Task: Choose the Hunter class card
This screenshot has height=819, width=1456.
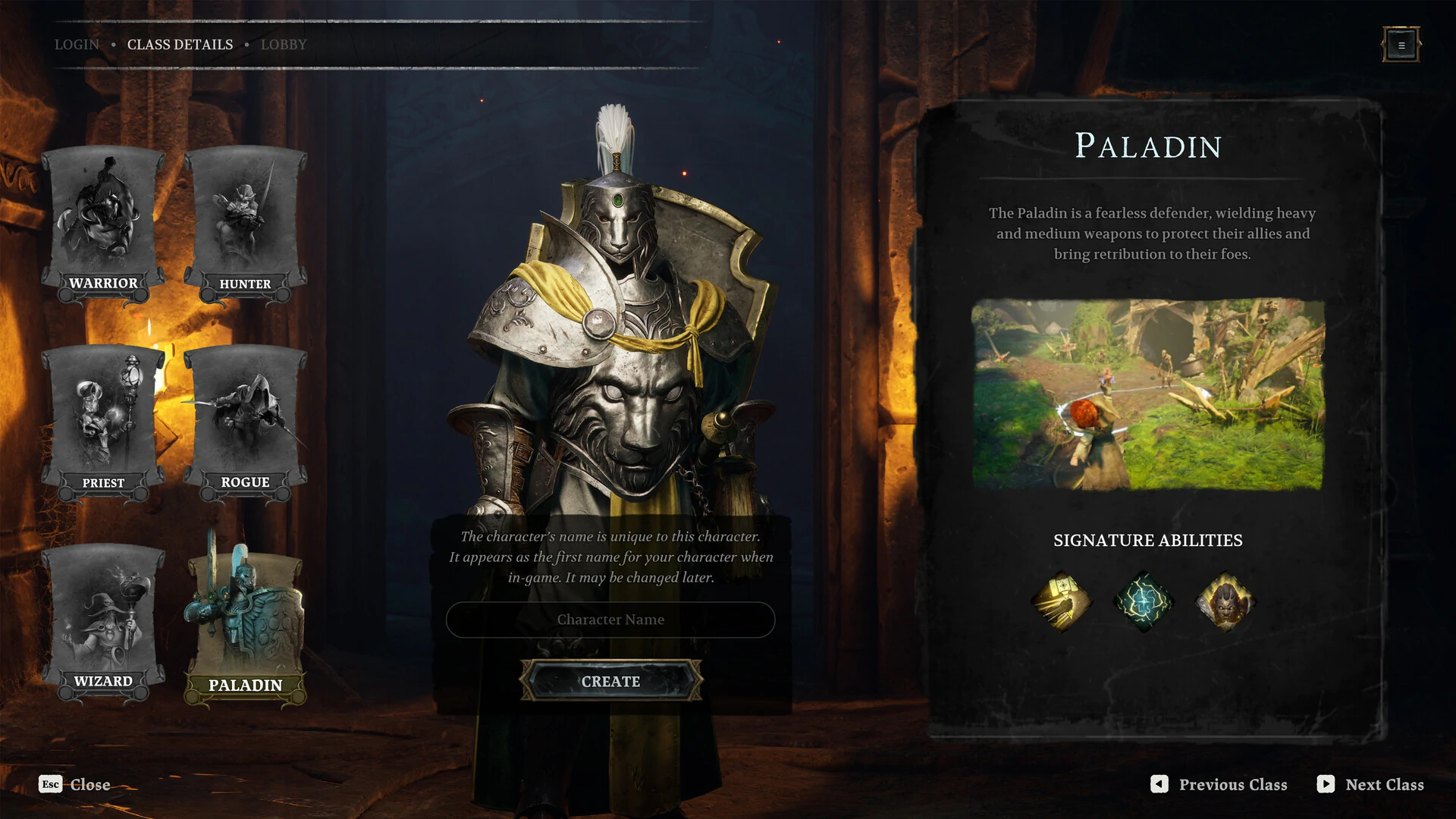Action: click(x=245, y=225)
